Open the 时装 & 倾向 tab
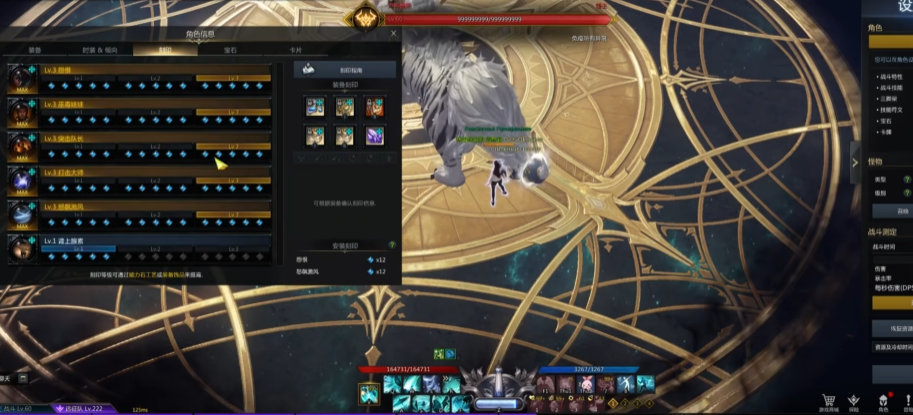 coord(100,49)
